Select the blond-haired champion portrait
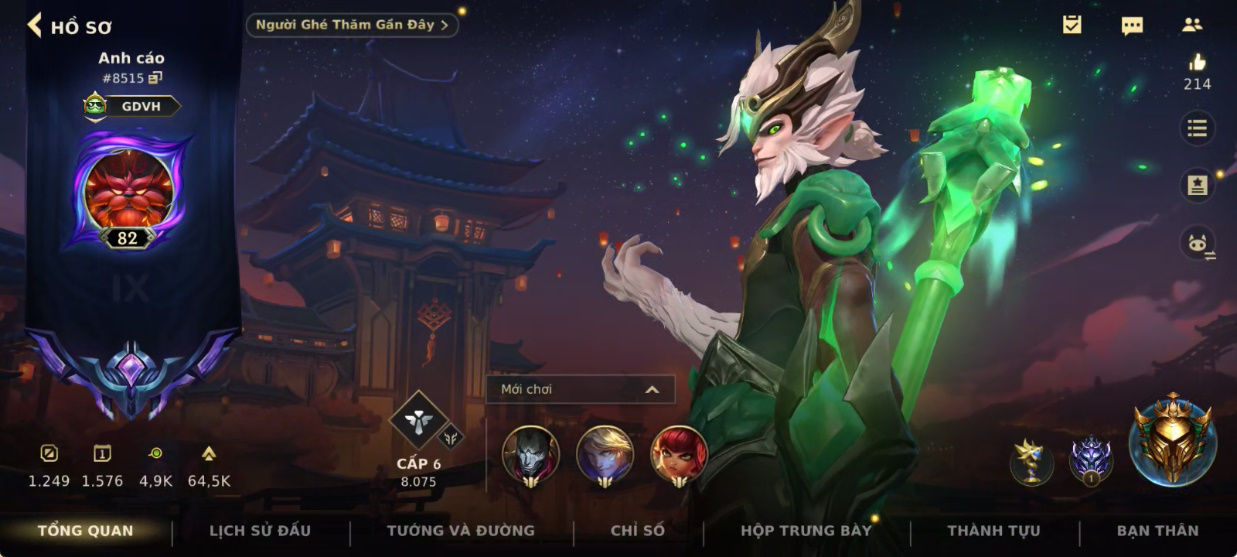This screenshot has width=1237, height=557. (x=605, y=455)
